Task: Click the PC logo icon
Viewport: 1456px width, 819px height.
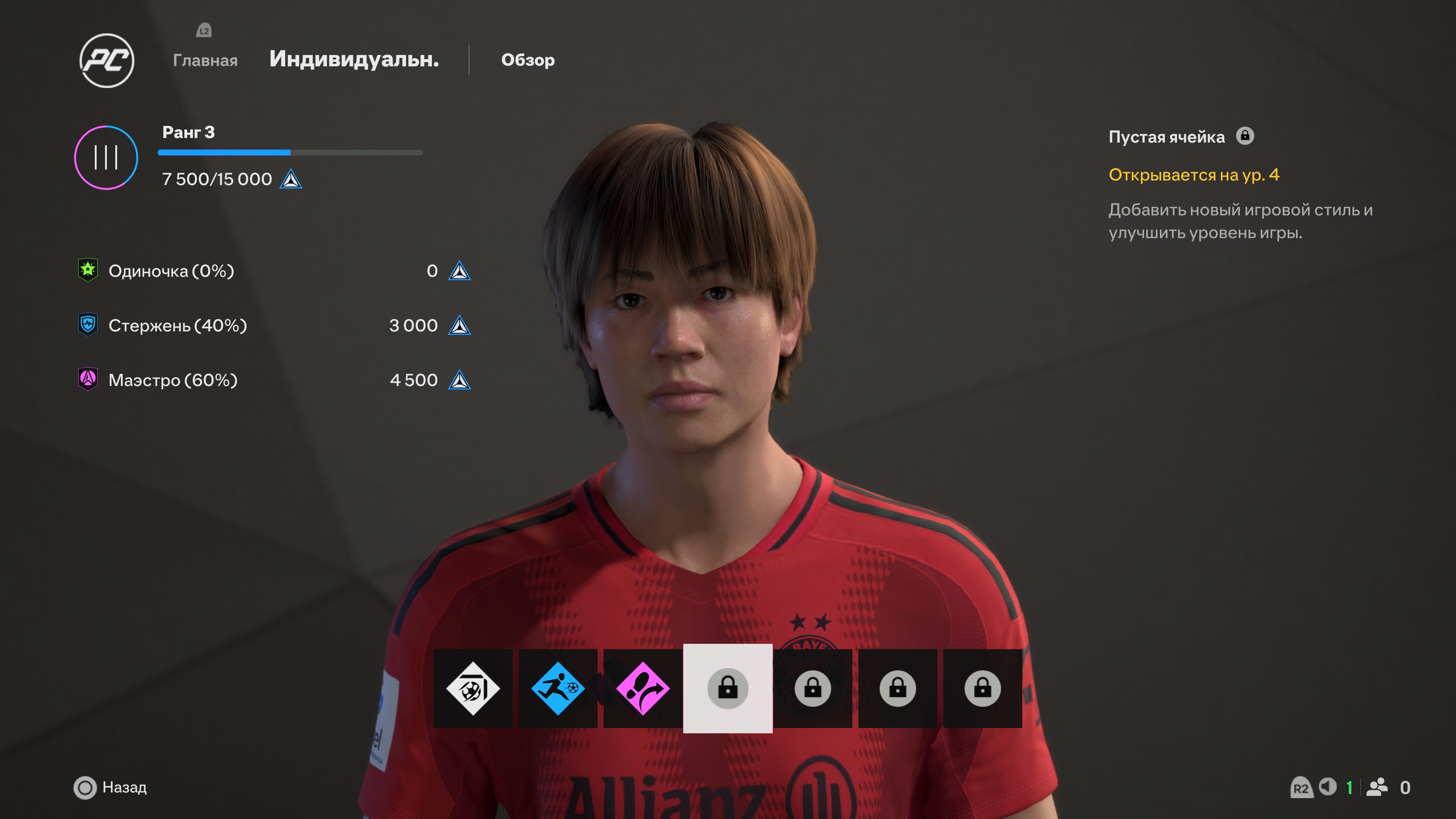Action: [x=107, y=60]
